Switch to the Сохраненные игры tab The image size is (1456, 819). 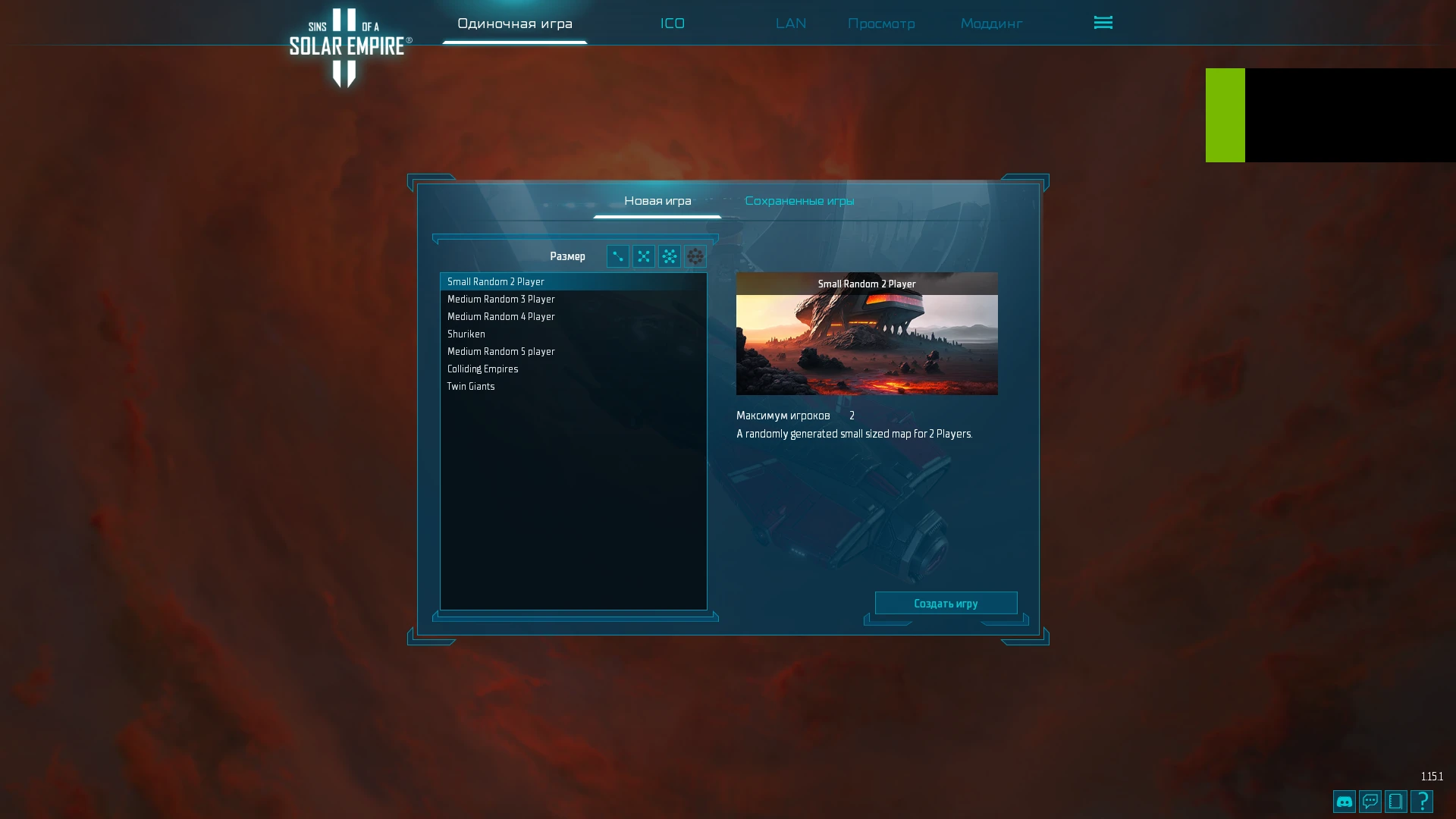pyautogui.click(x=801, y=200)
